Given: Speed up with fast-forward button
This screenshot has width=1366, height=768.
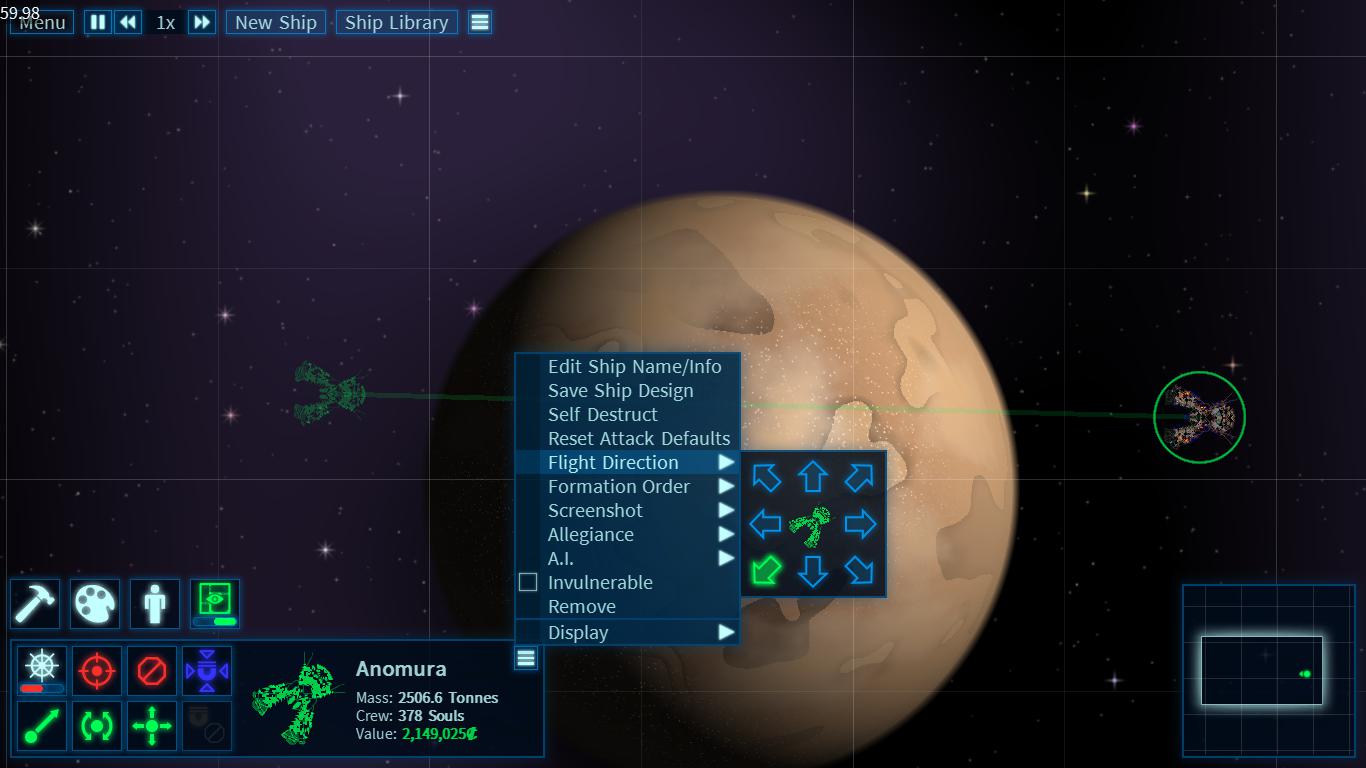Looking at the screenshot, I should pos(202,22).
